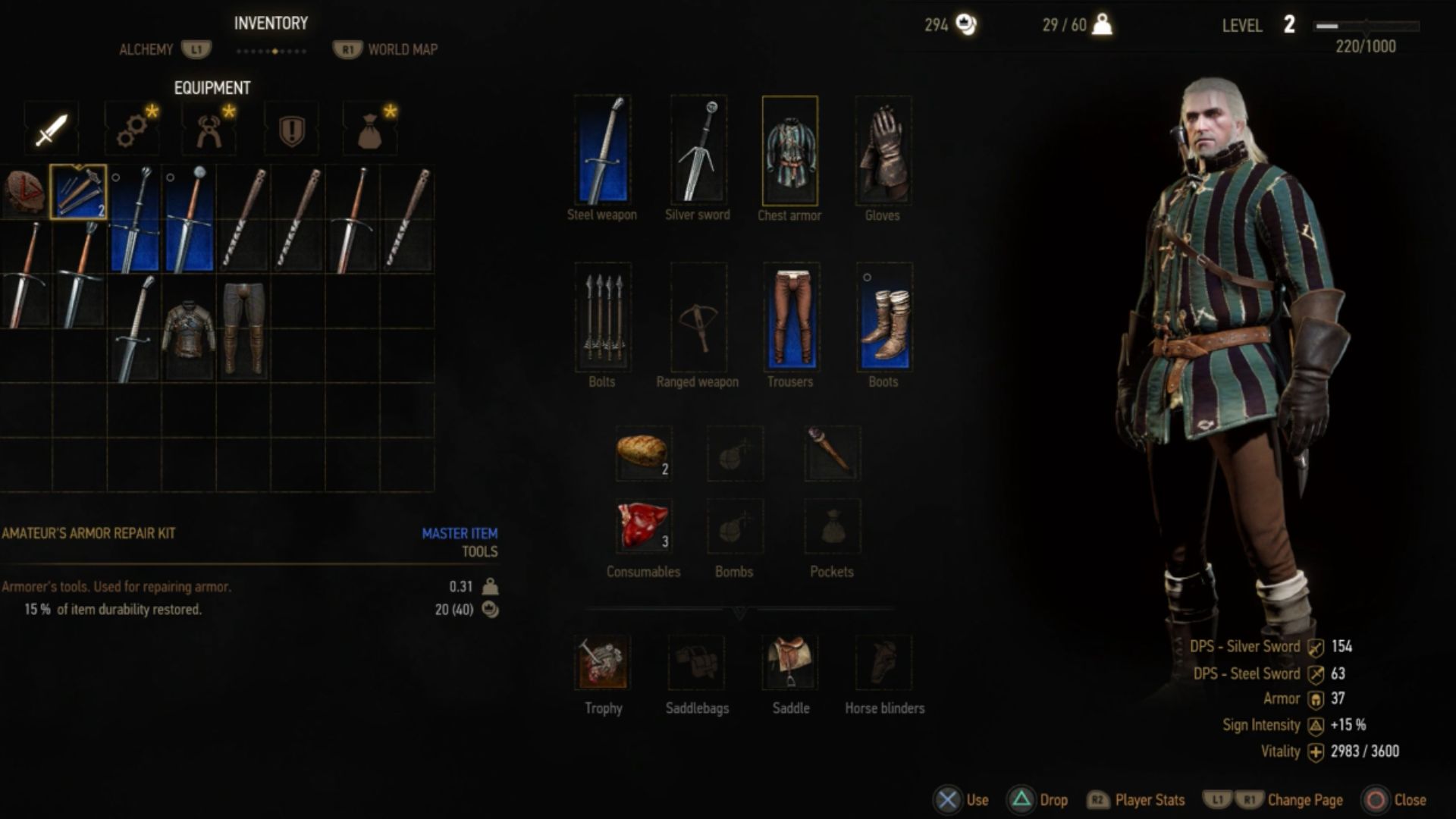Choose the Saddle horse equipment slot
This screenshot has height=819, width=1456.
790,662
